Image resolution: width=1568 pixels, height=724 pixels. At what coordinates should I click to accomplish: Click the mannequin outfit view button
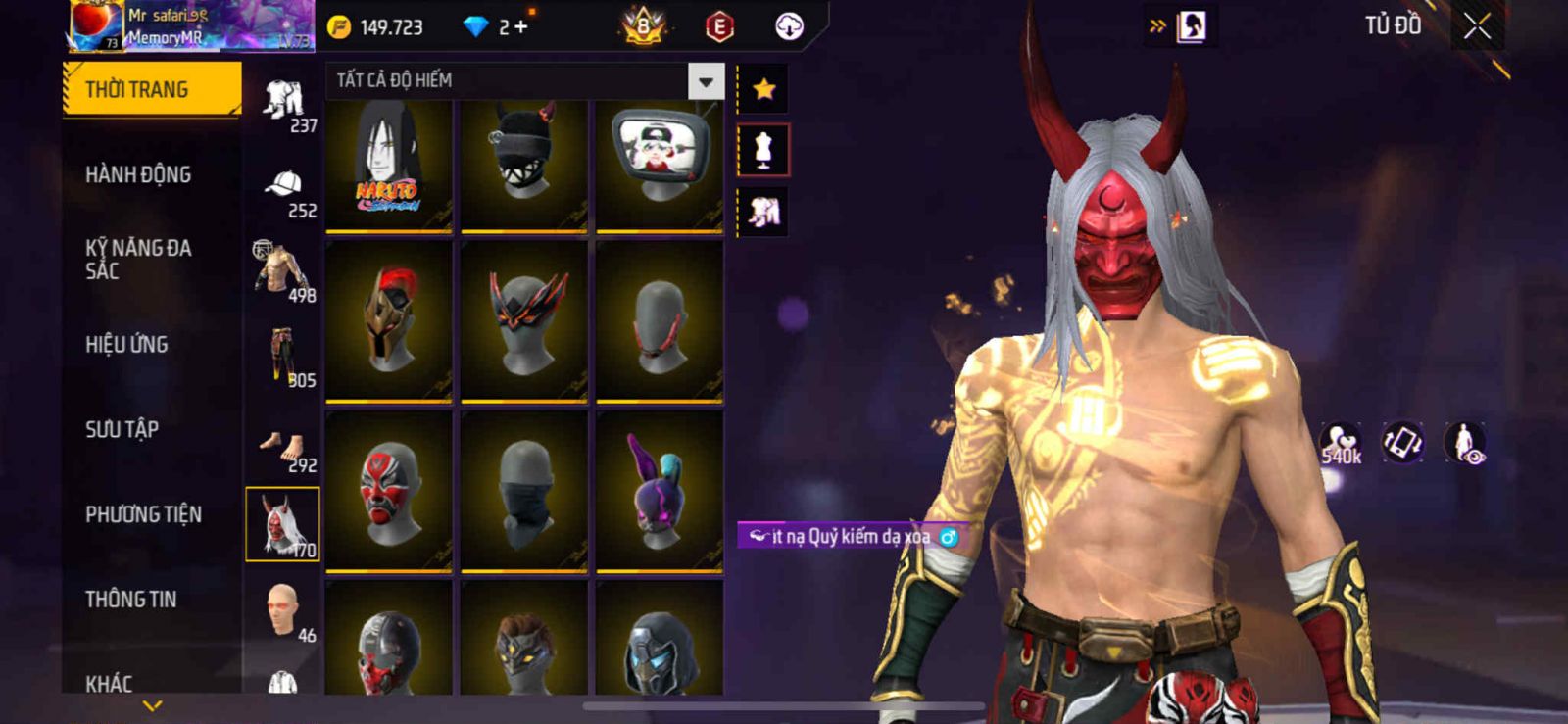click(762, 150)
